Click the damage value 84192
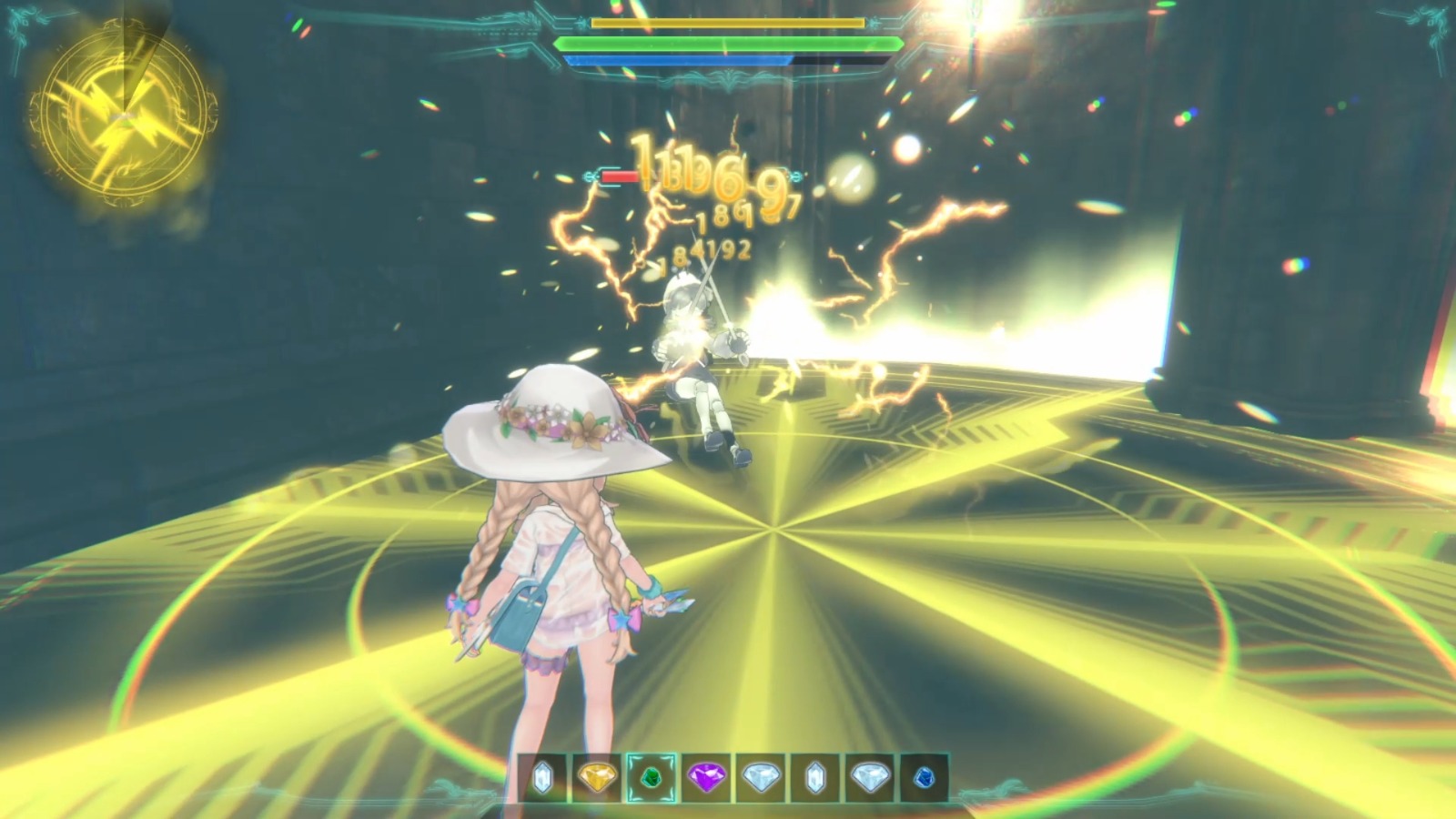 coord(710,250)
